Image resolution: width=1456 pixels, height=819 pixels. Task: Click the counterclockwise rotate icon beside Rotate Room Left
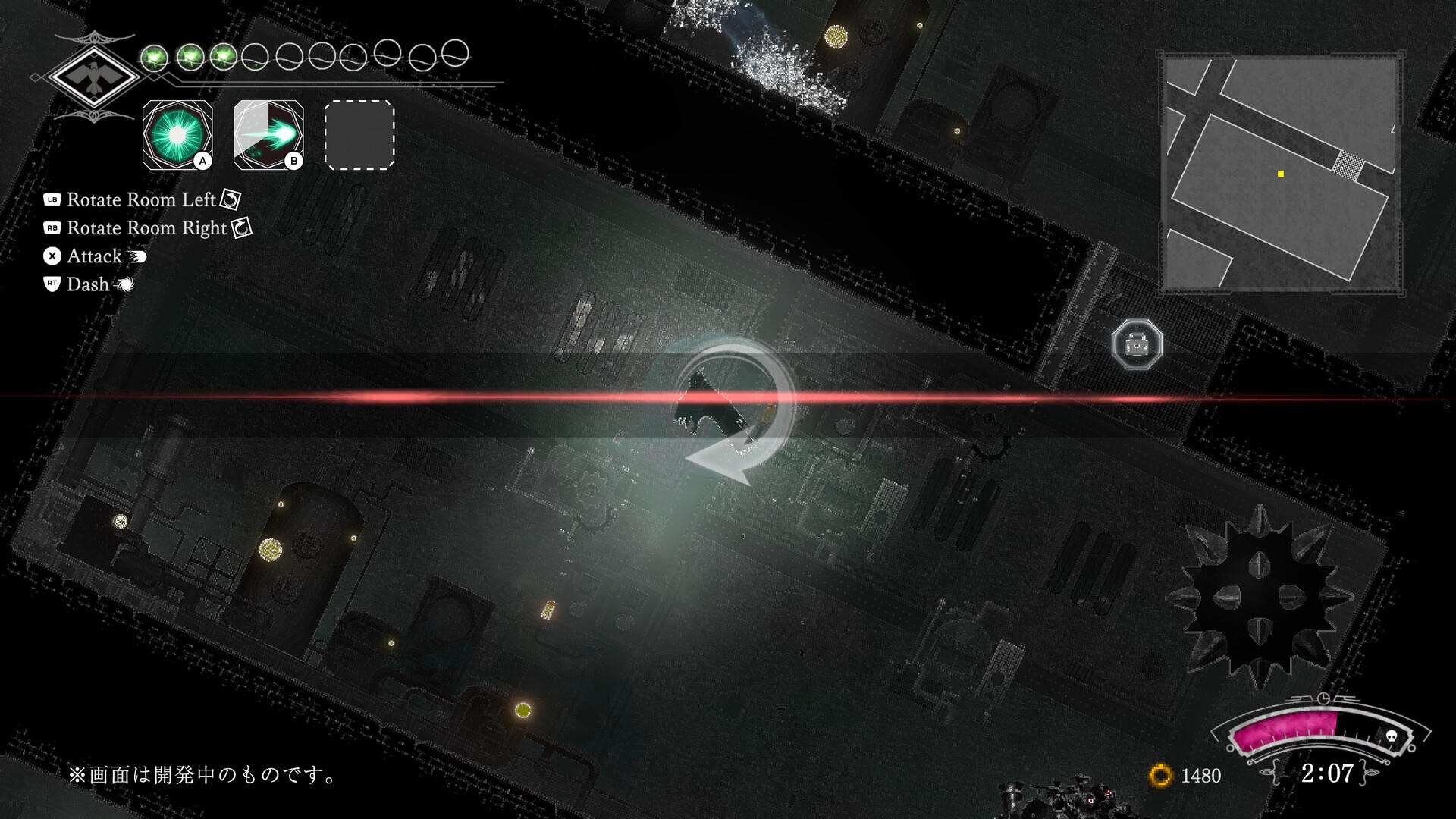[x=229, y=199]
